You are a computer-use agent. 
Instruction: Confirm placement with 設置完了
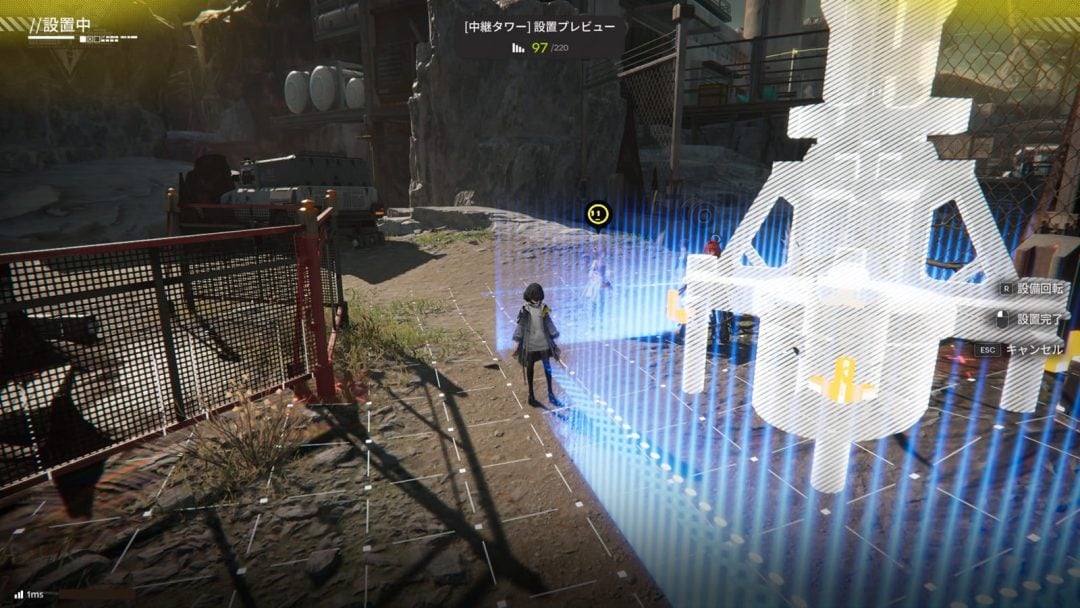(1041, 319)
